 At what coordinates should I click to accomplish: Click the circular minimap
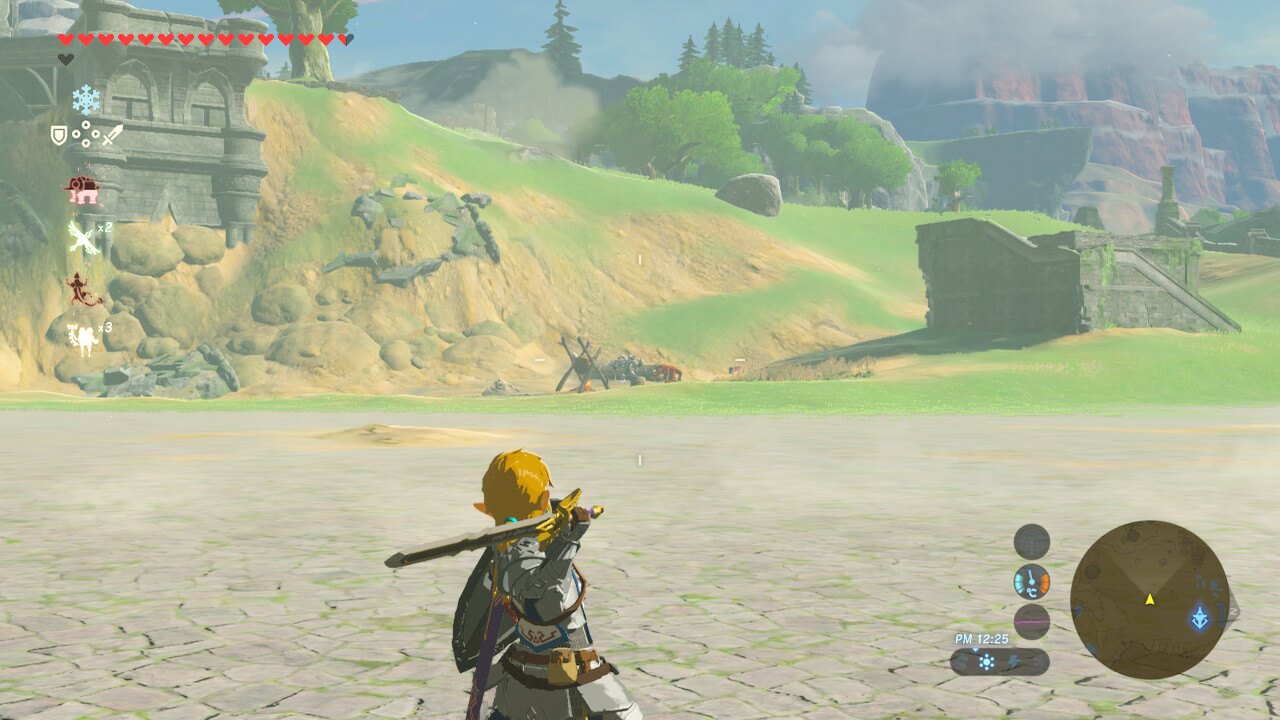1149,599
